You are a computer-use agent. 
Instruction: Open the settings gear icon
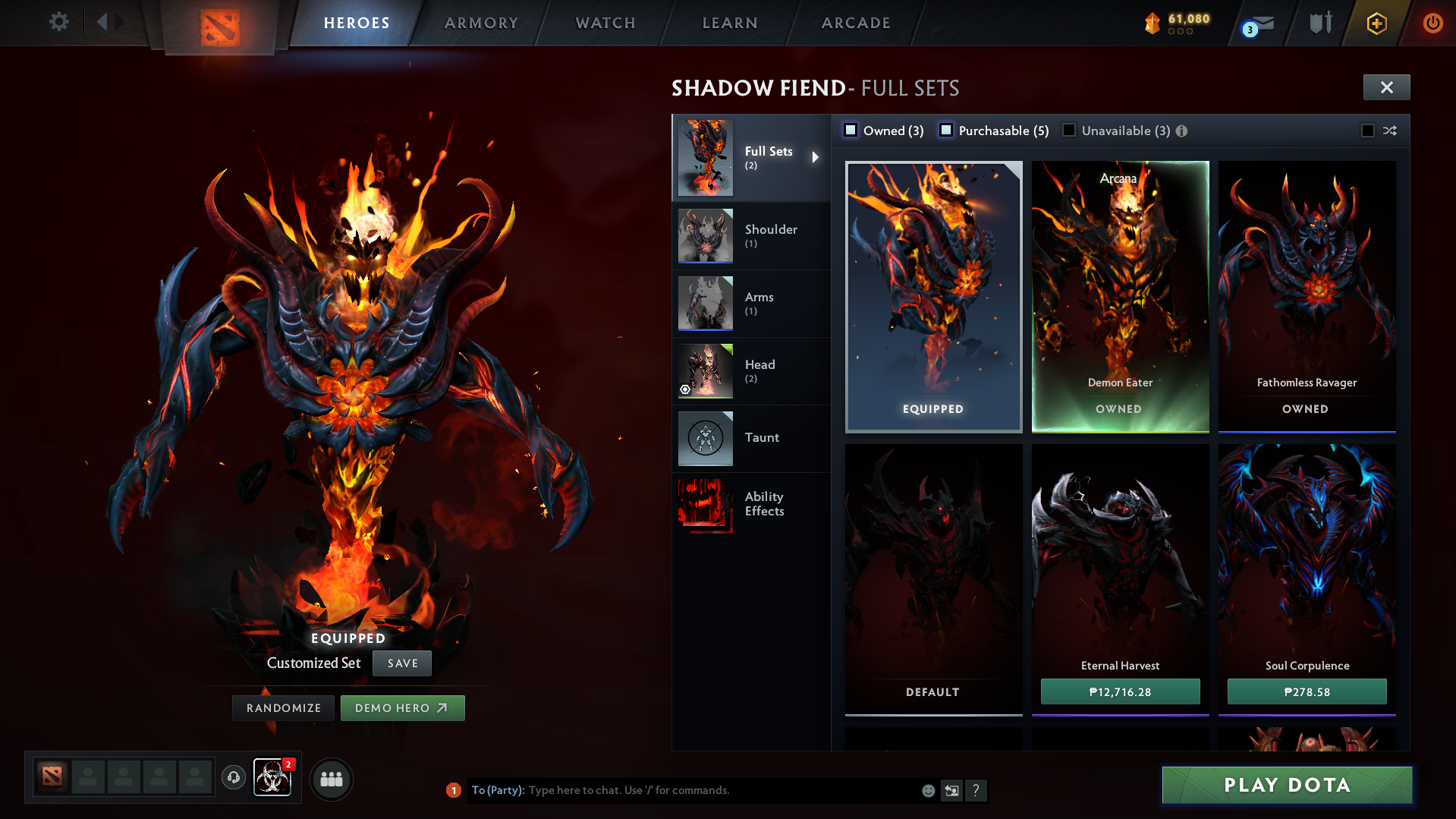coord(58,23)
